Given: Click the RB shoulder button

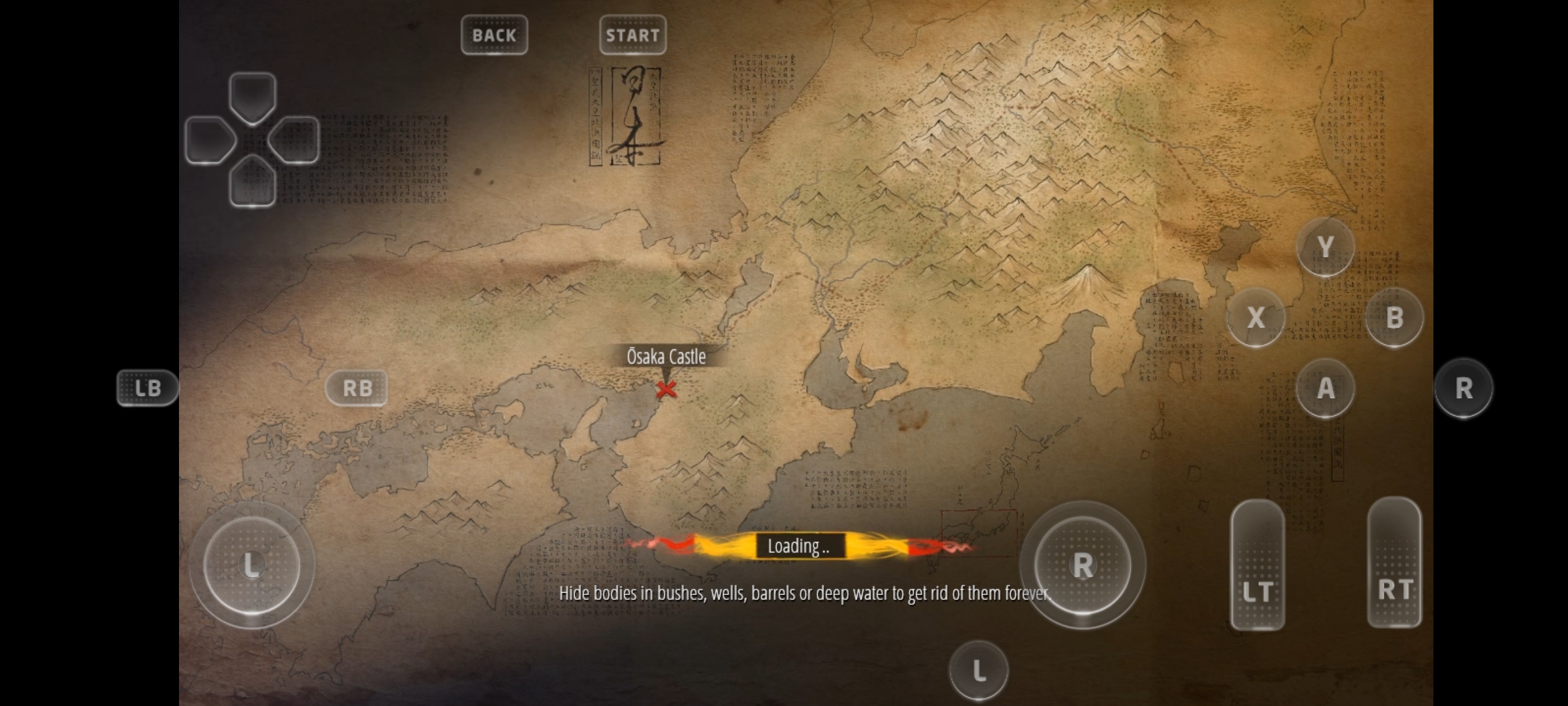Looking at the screenshot, I should click(x=357, y=388).
